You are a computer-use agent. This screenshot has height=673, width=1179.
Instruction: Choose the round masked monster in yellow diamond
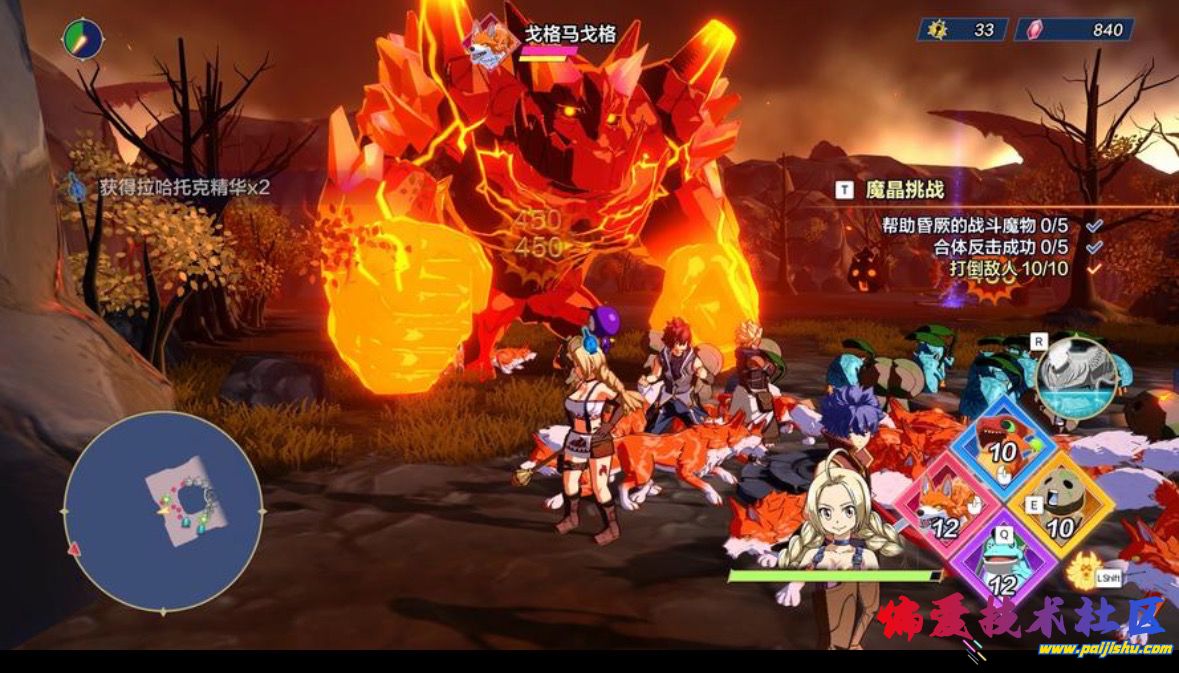pyautogui.click(x=1060, y=505)
